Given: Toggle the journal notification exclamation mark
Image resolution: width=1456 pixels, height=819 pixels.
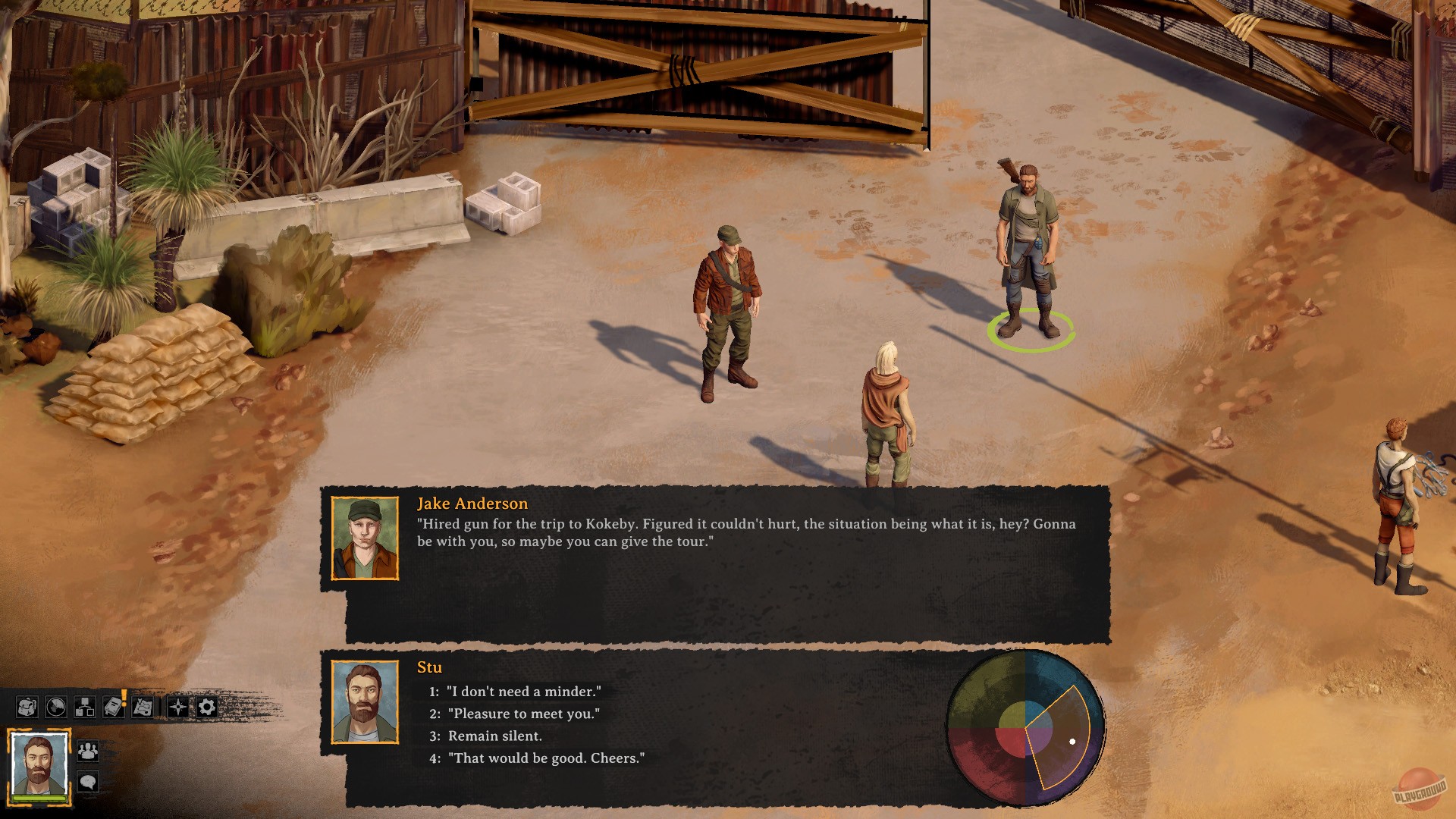Looking at the screenshot, I should 123,697.
